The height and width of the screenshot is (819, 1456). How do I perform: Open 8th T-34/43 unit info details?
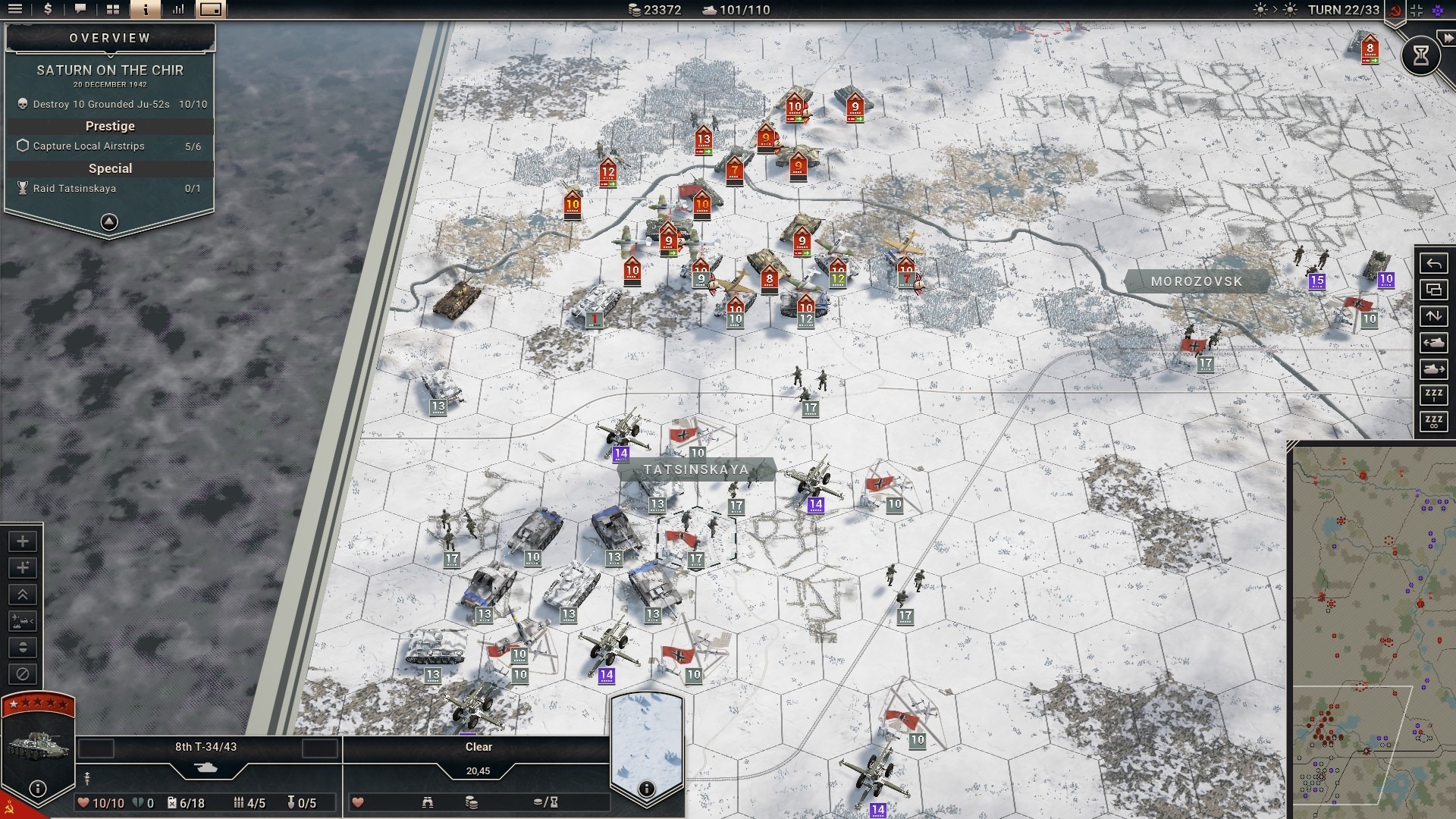point(38,789)
